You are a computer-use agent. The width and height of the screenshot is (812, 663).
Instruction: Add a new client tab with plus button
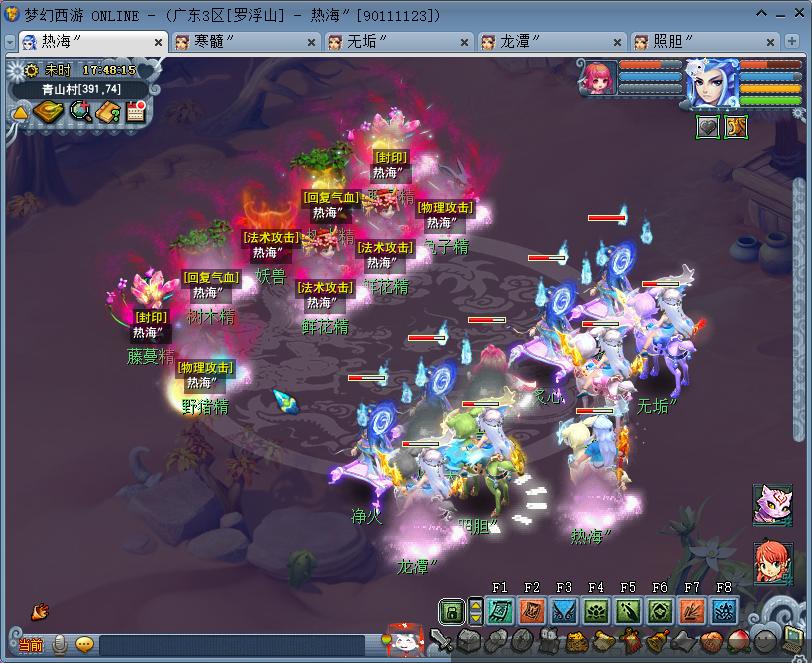[x=795, y=42]
